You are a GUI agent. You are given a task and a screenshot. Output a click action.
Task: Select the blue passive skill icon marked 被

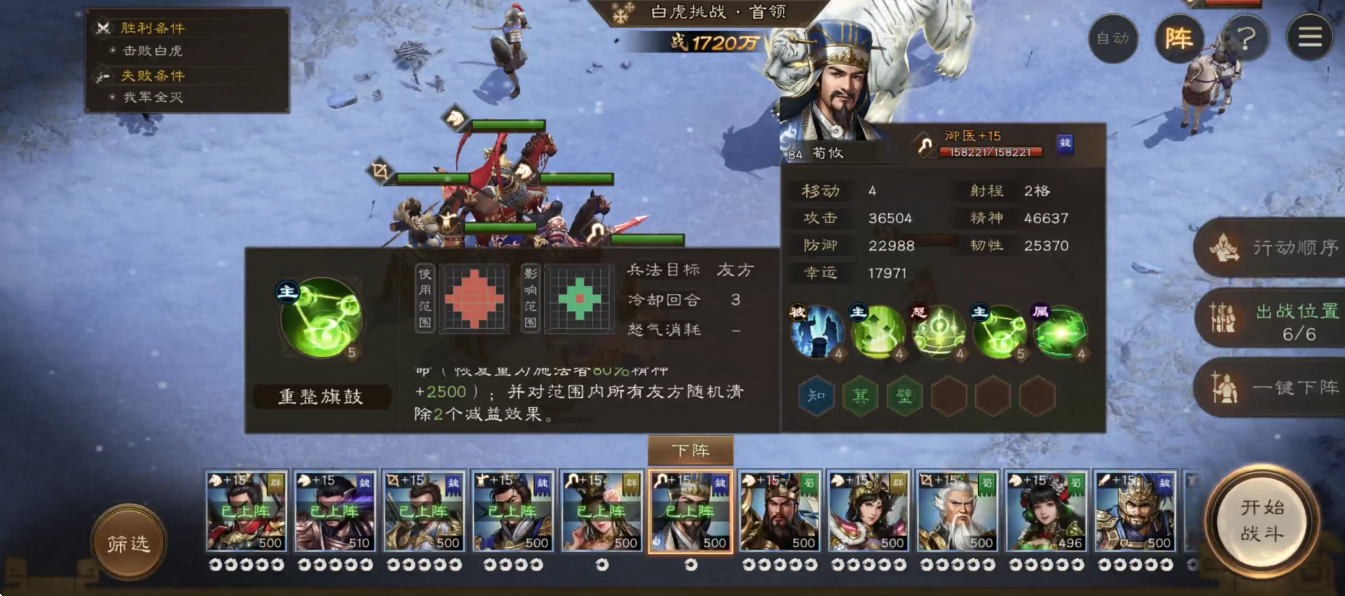816,332
